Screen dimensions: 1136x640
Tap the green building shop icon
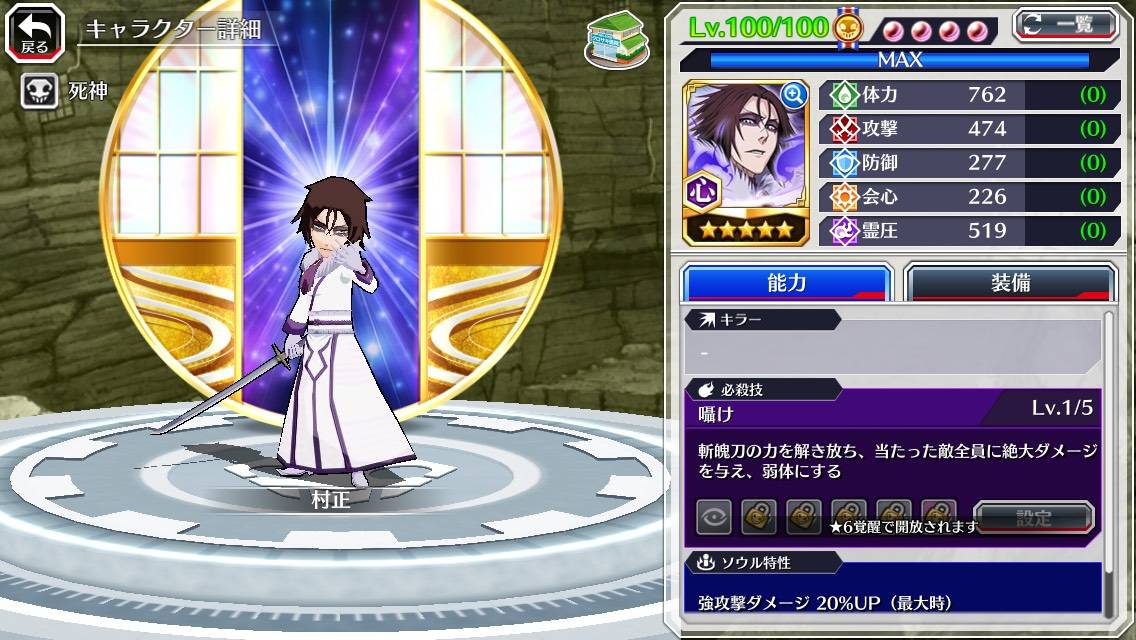(612, 39)
